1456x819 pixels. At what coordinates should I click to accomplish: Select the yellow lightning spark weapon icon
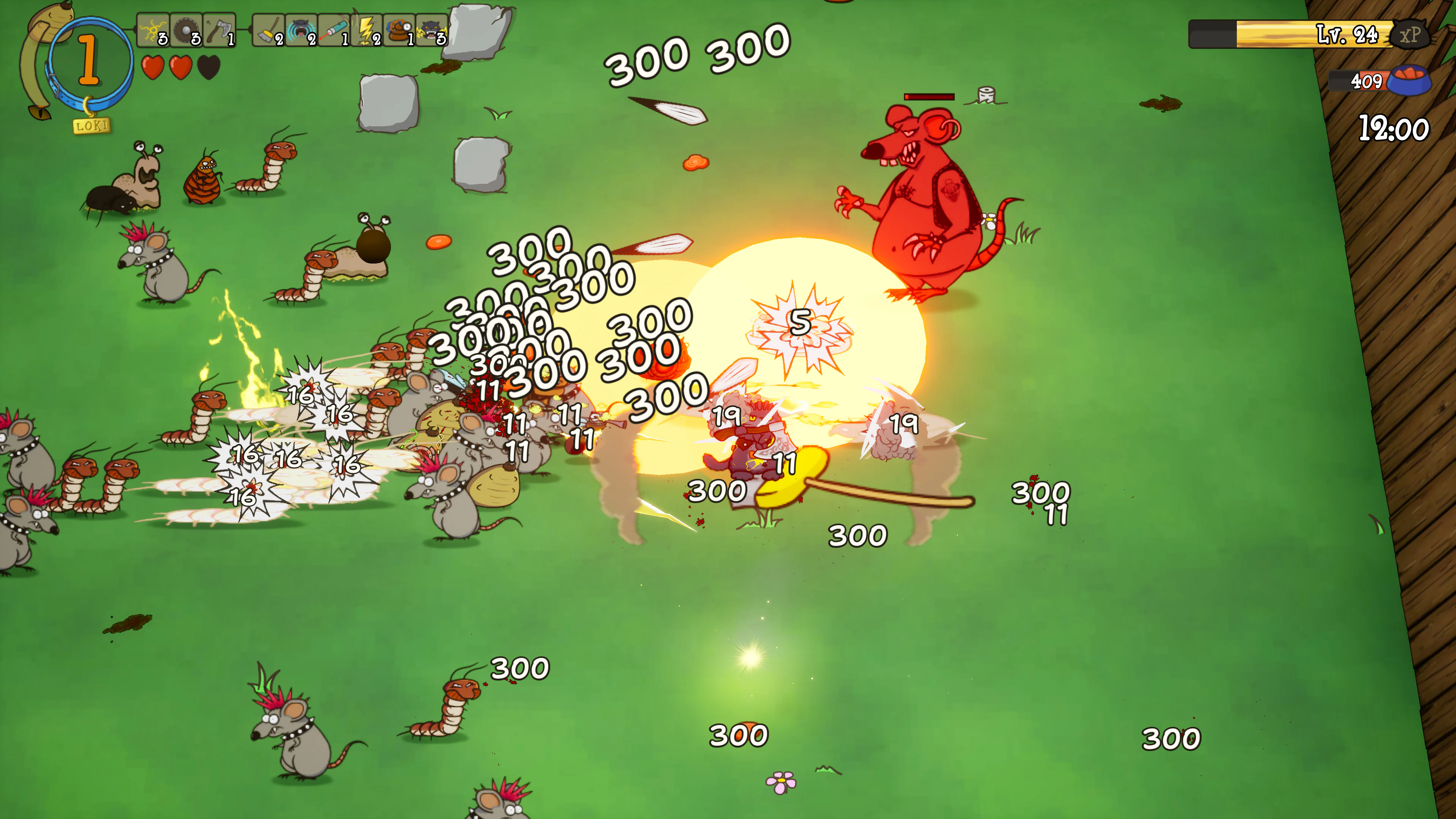coord(153,30)
